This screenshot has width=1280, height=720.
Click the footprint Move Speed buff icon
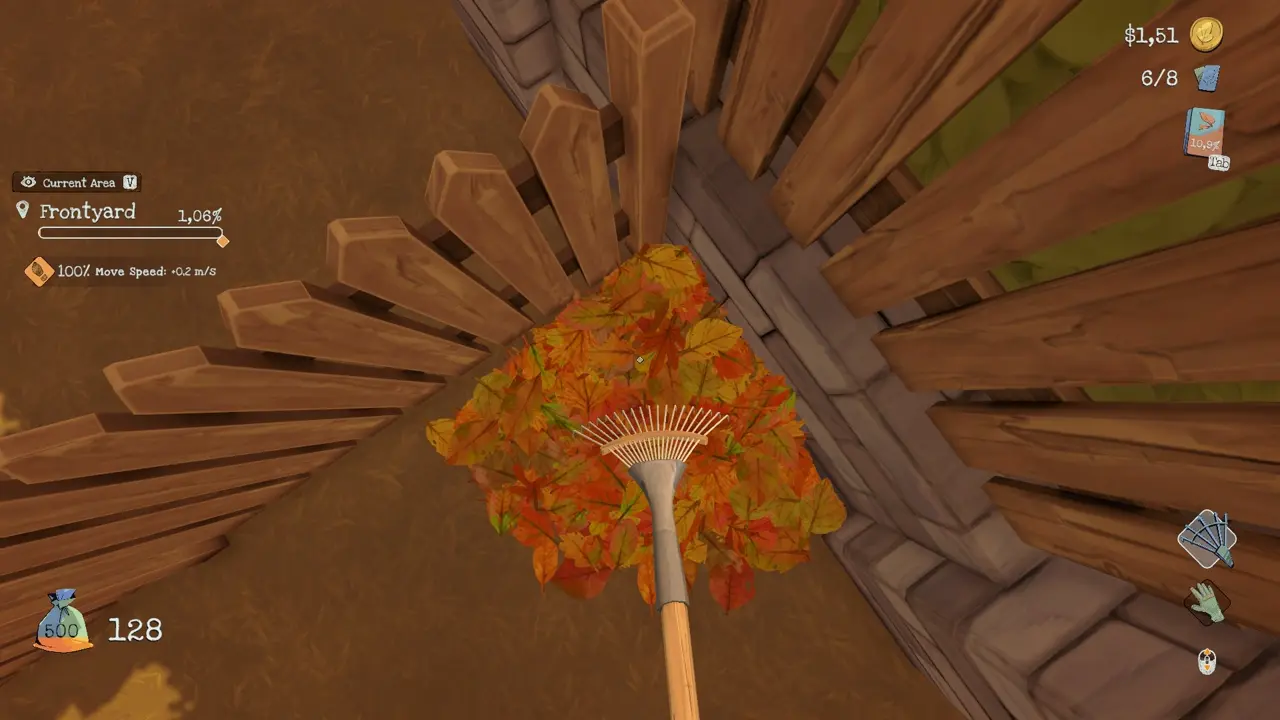39,271
